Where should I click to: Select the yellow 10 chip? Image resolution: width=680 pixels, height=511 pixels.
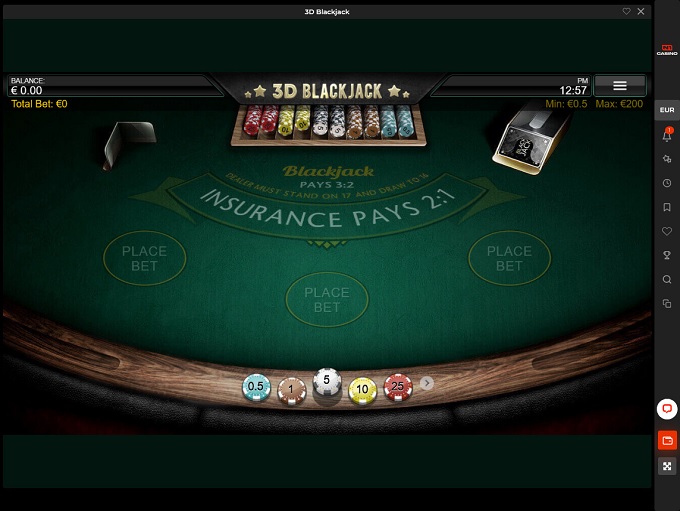(x=362, y=390)
